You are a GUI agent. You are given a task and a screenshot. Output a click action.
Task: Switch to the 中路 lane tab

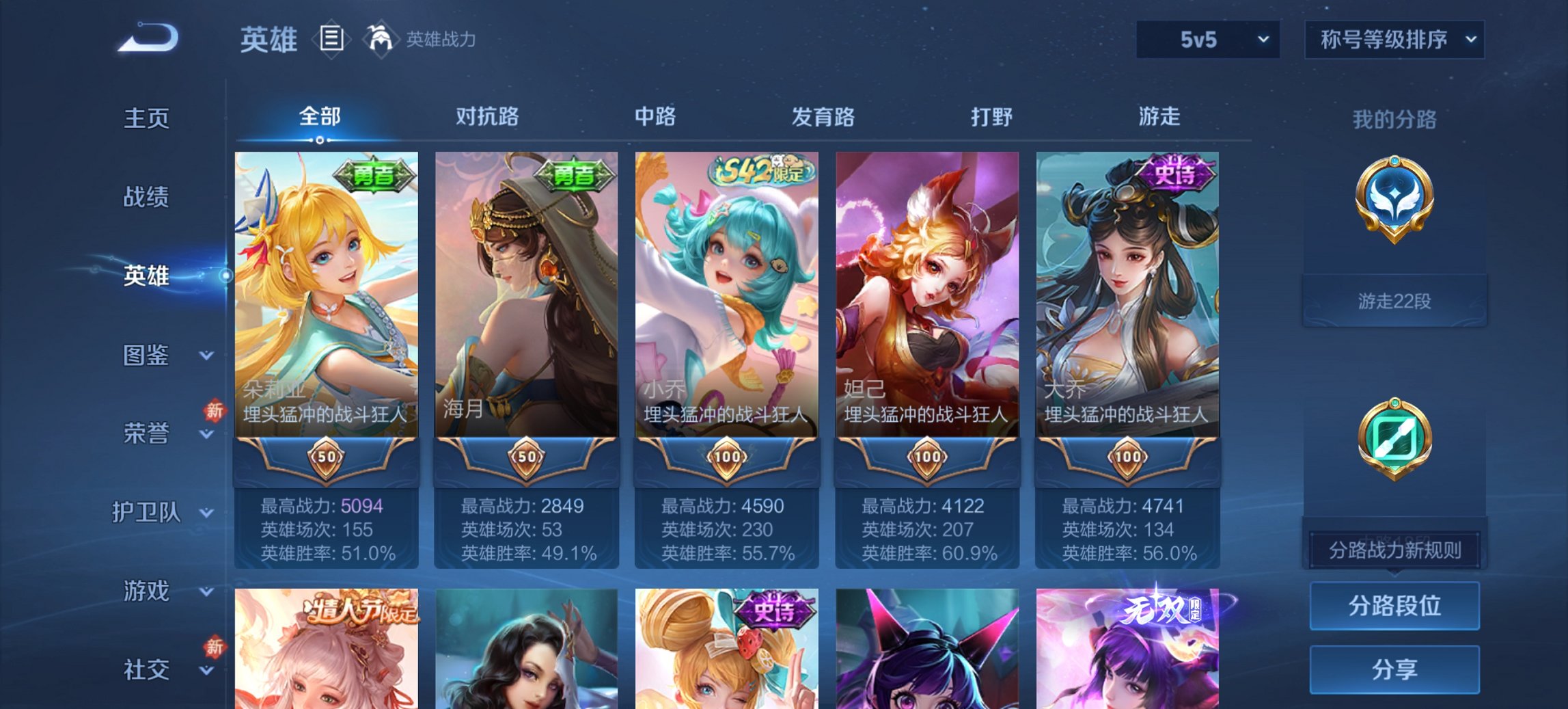point(654,117)
